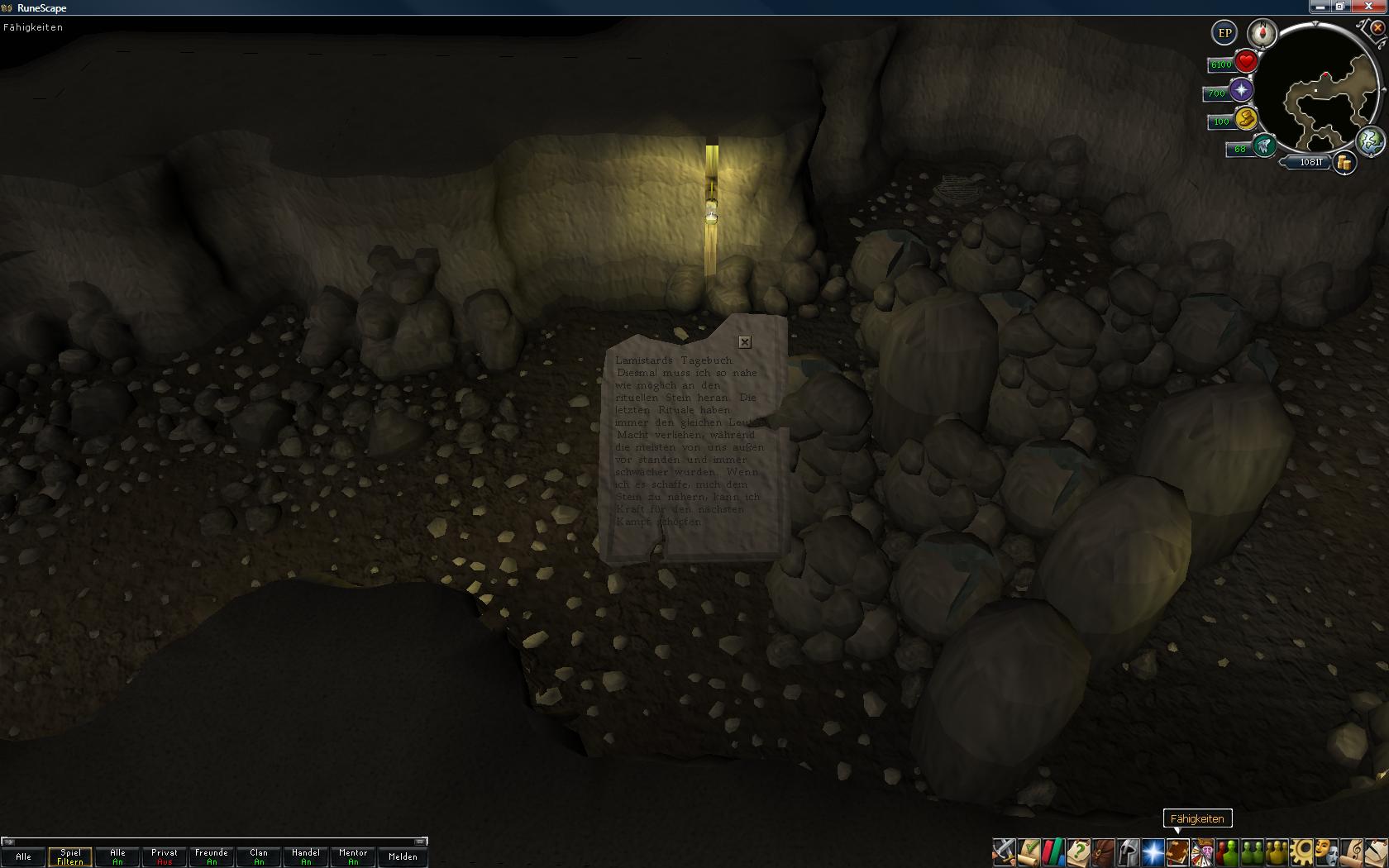
Task: Open the gear settings tab
Action: [1301, 851]
